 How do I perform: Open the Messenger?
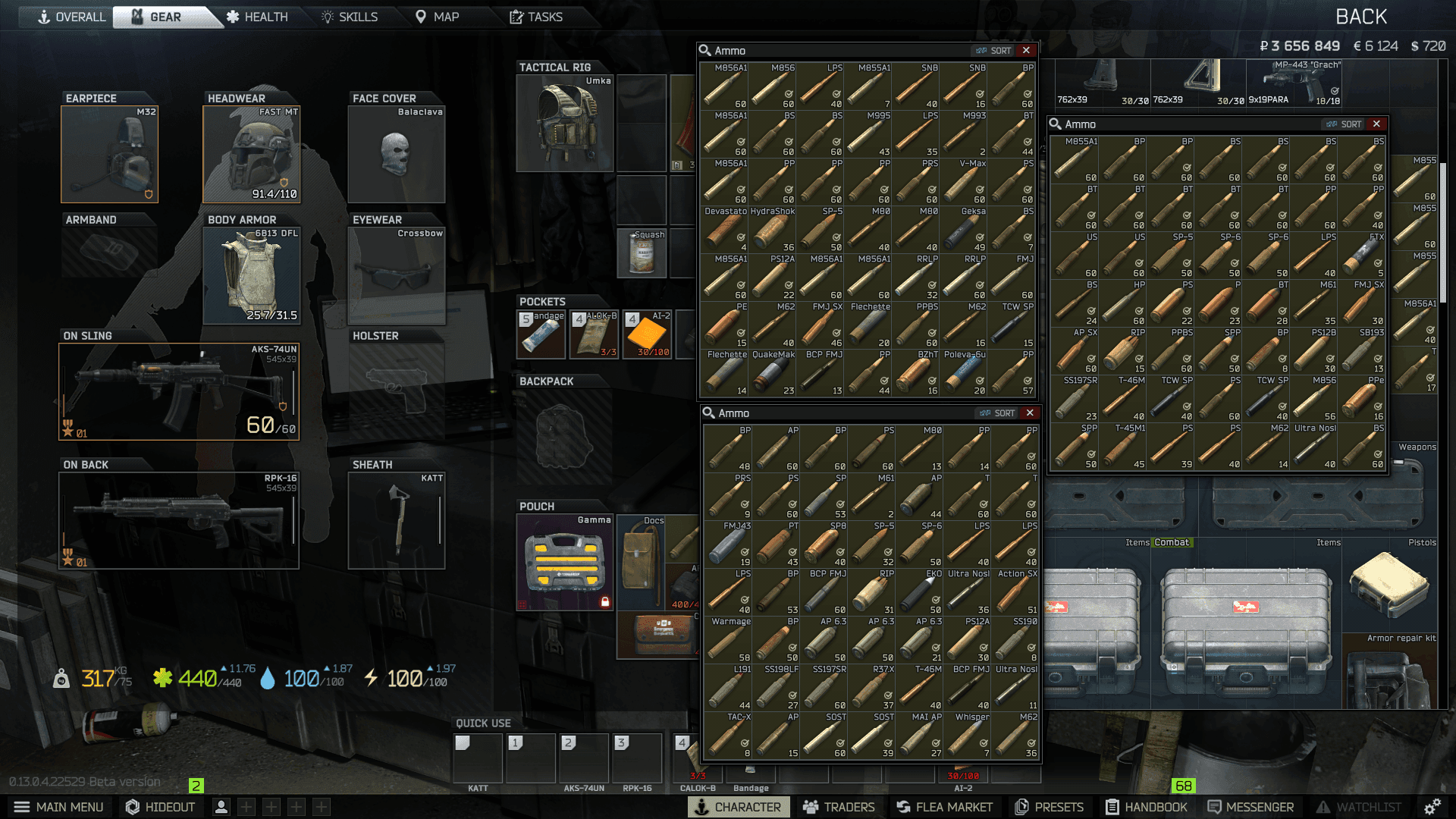point(1250,807)
